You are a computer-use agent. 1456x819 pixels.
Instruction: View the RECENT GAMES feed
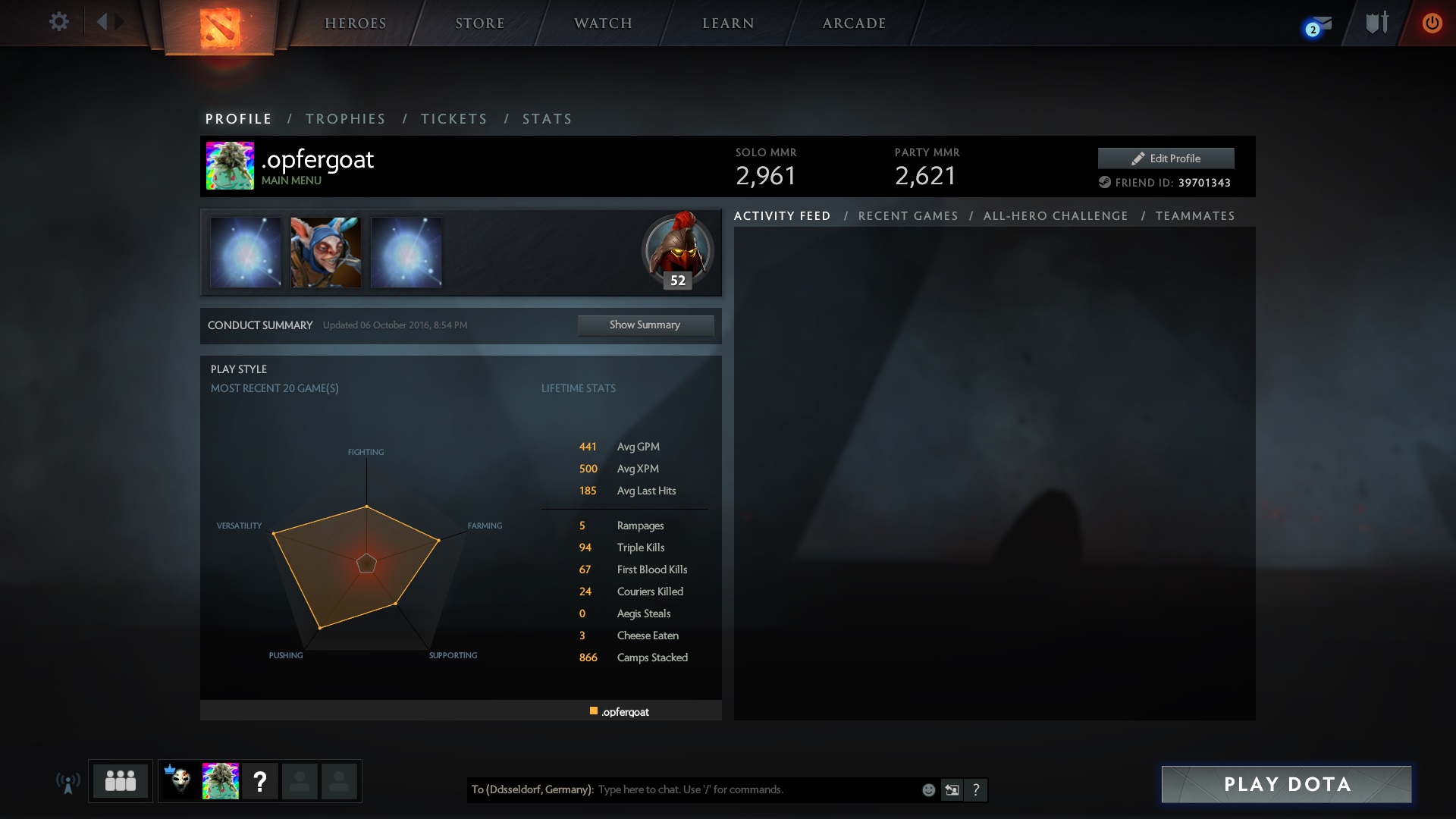(908, 215)
